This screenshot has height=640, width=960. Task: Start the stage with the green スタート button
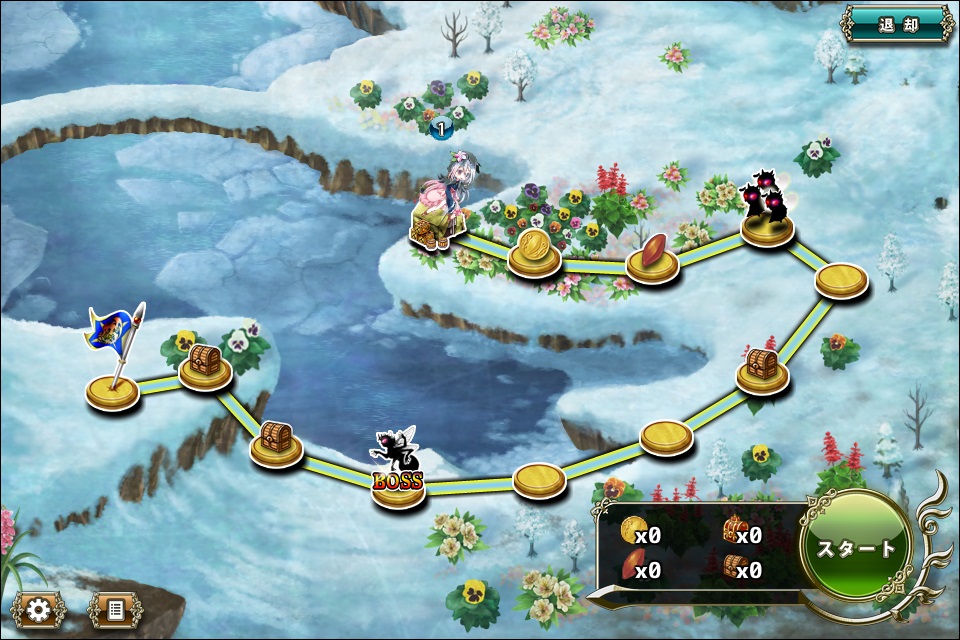point(856,548)
